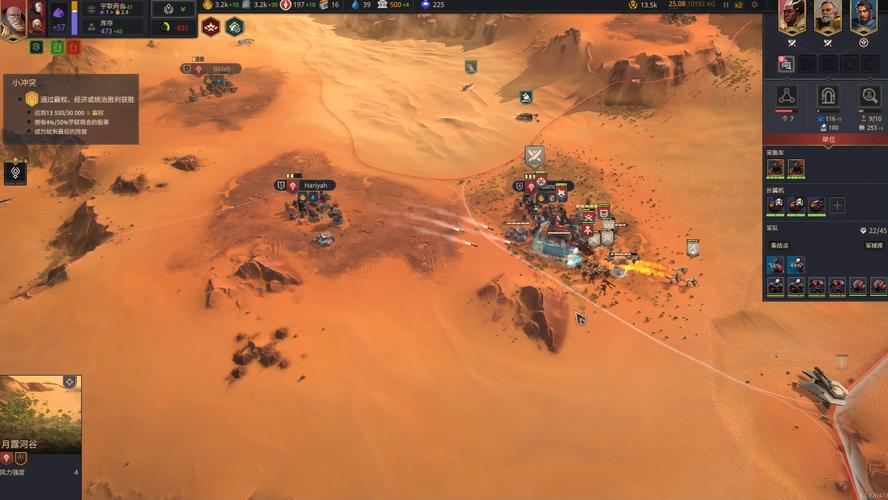Pause the game with the pause button
The width and height of the screenshot is (888, 500).
click(x=725, y=5)
